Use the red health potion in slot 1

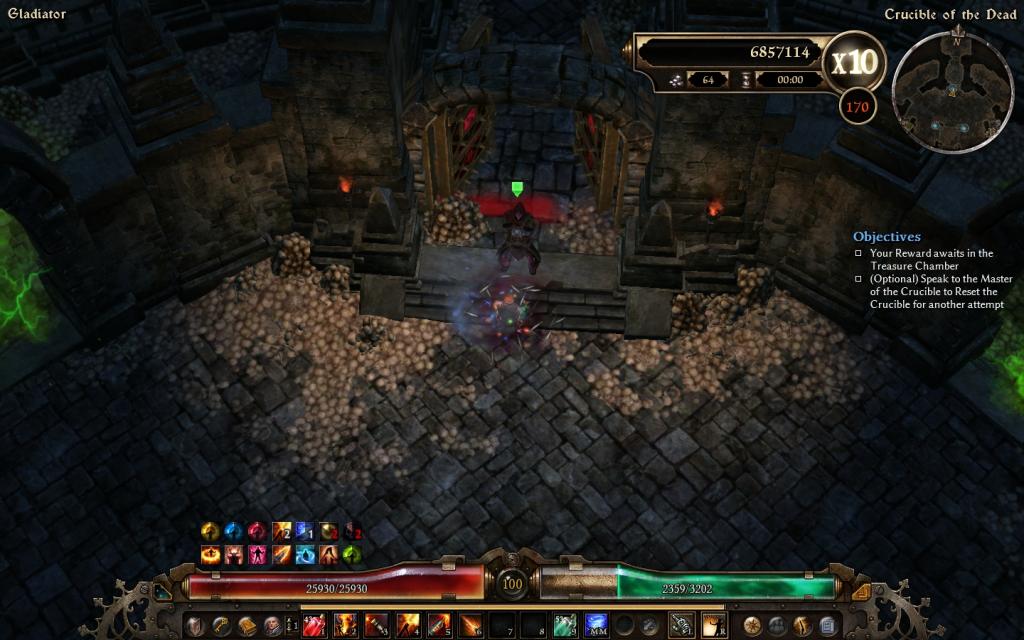[x=312, y=626]
